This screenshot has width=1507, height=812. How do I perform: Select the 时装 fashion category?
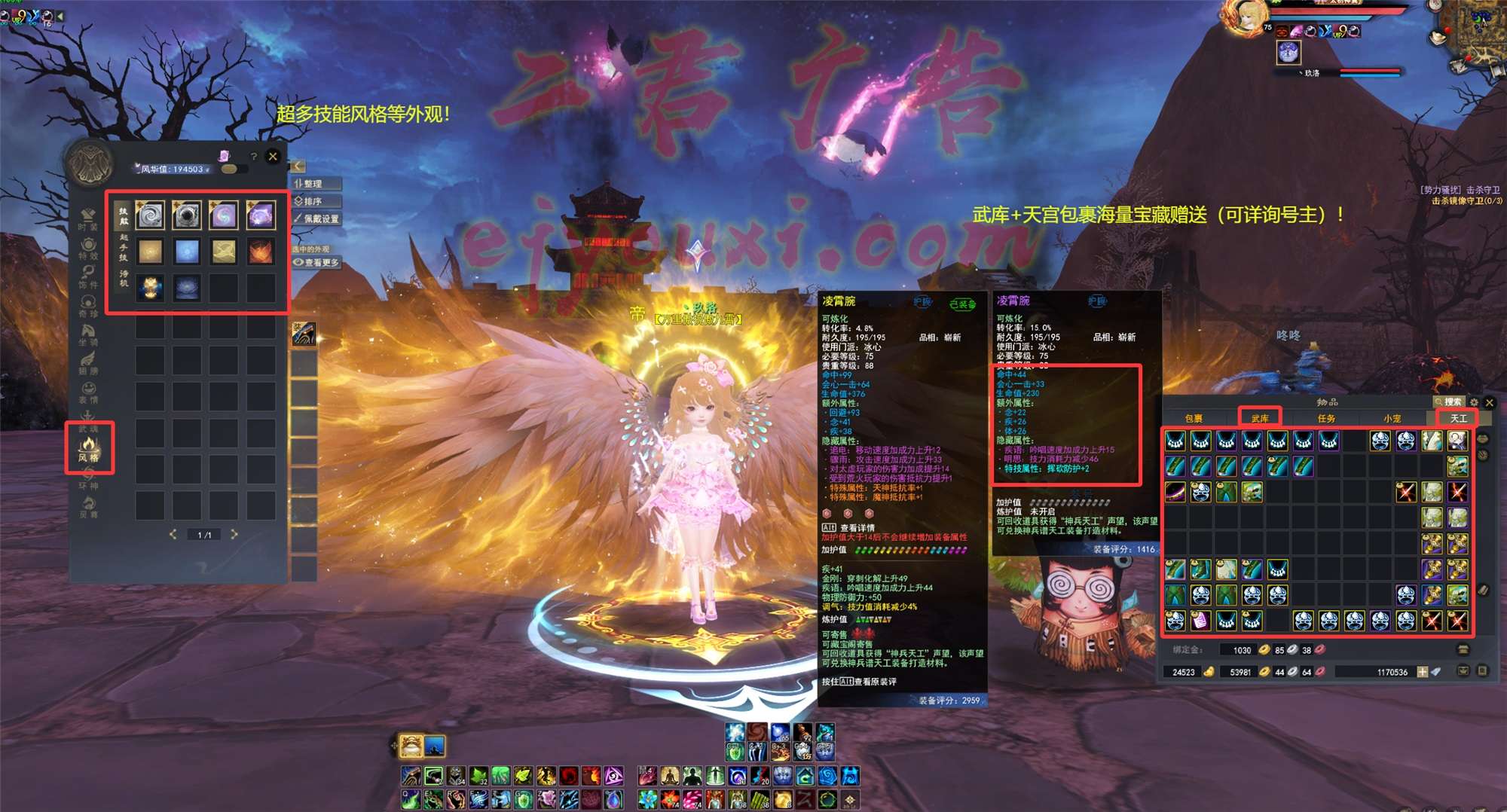coord(88,219)
